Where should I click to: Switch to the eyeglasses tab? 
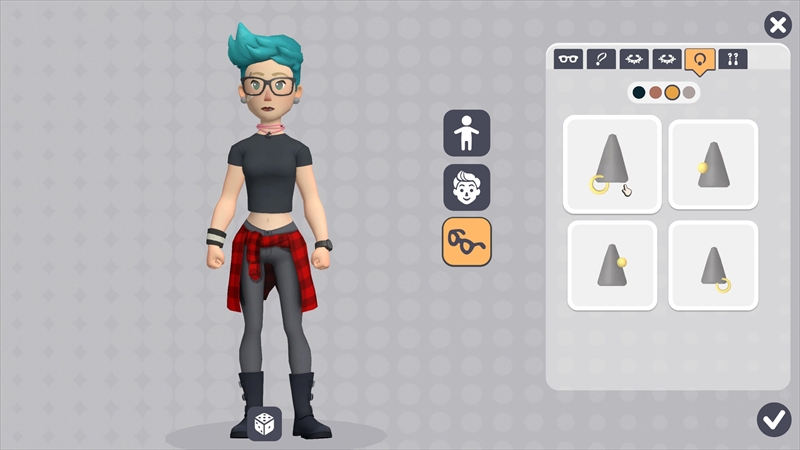569,59
